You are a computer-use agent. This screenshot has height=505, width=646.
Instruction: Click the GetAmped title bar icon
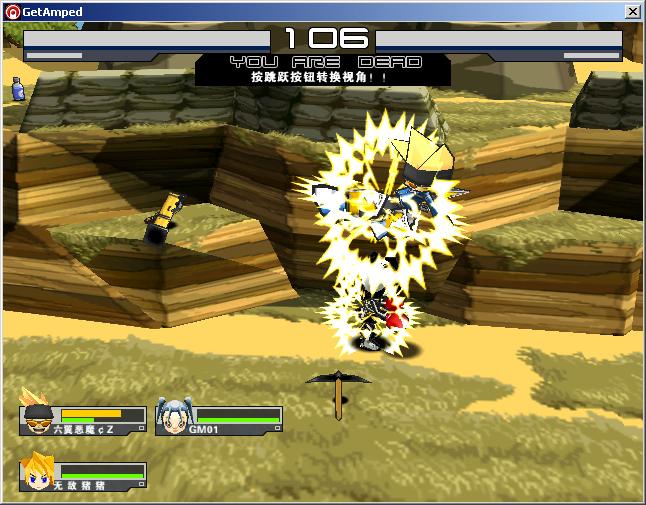pyautogui.click(x=10, y=11)
